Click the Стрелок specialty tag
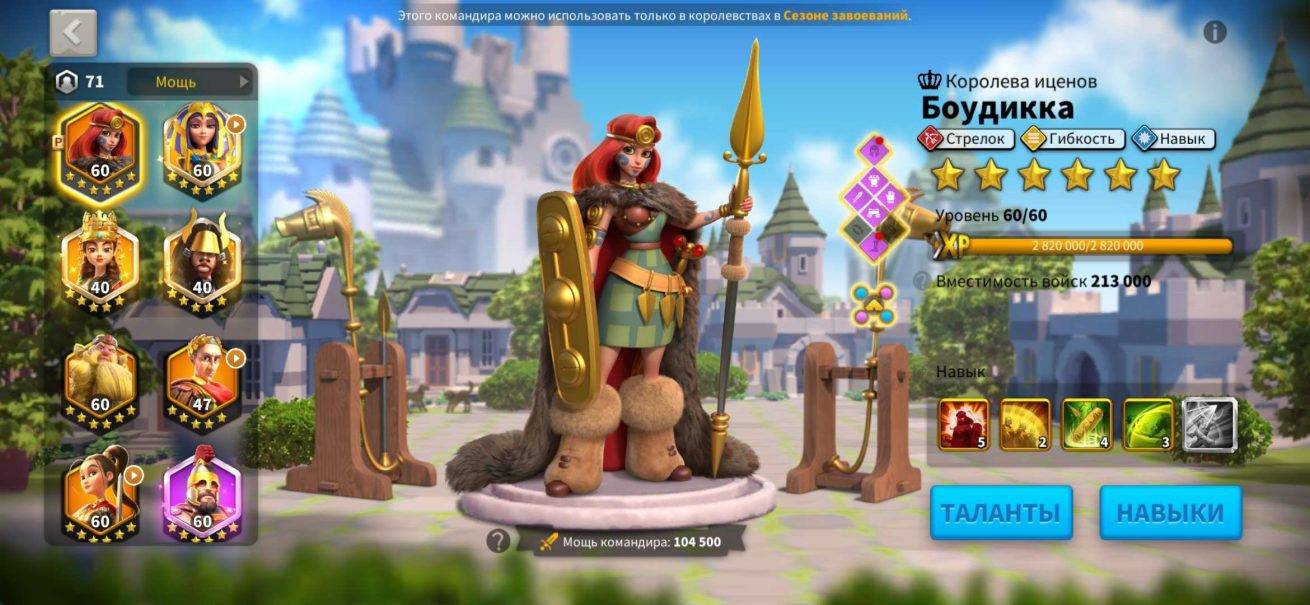 click(x=966, y=139)
